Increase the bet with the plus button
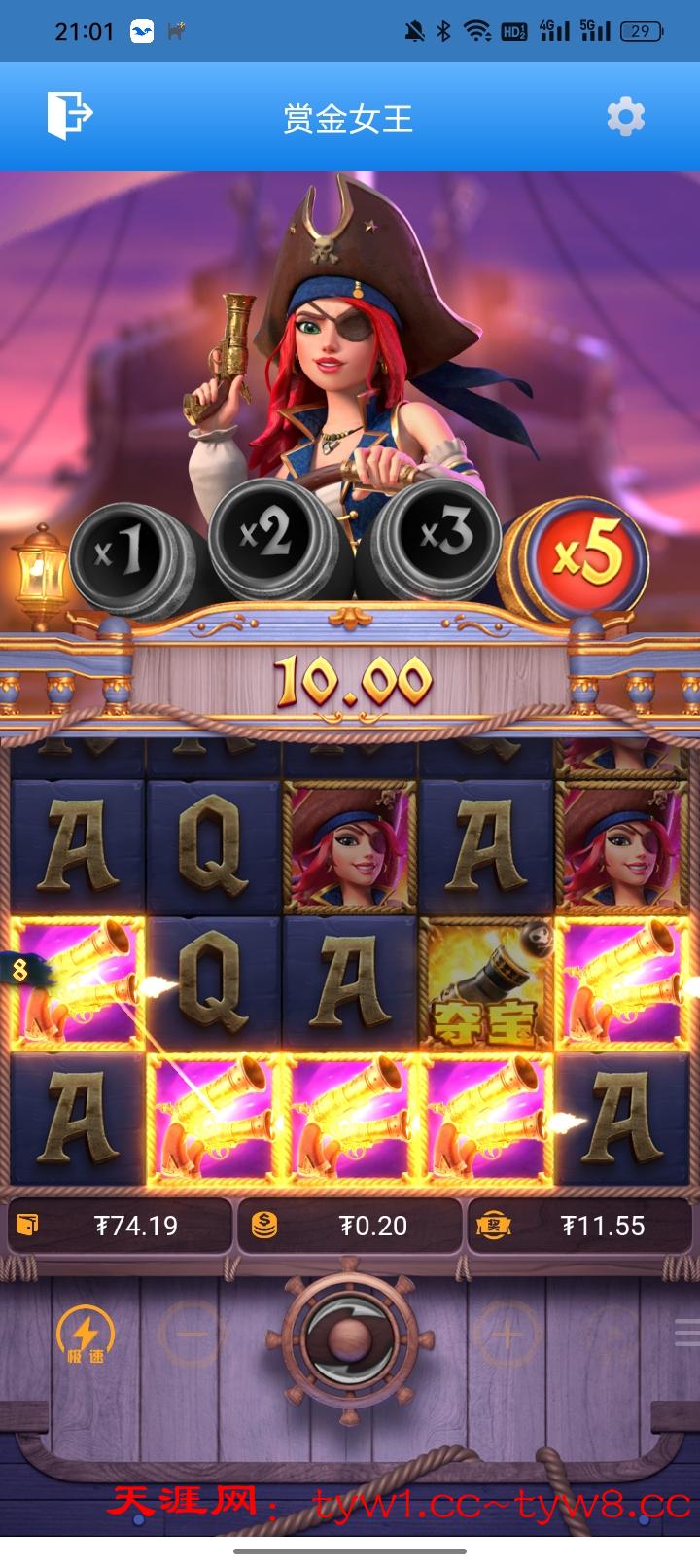This screenshot has width=700, height=1568. point(507,1334)
